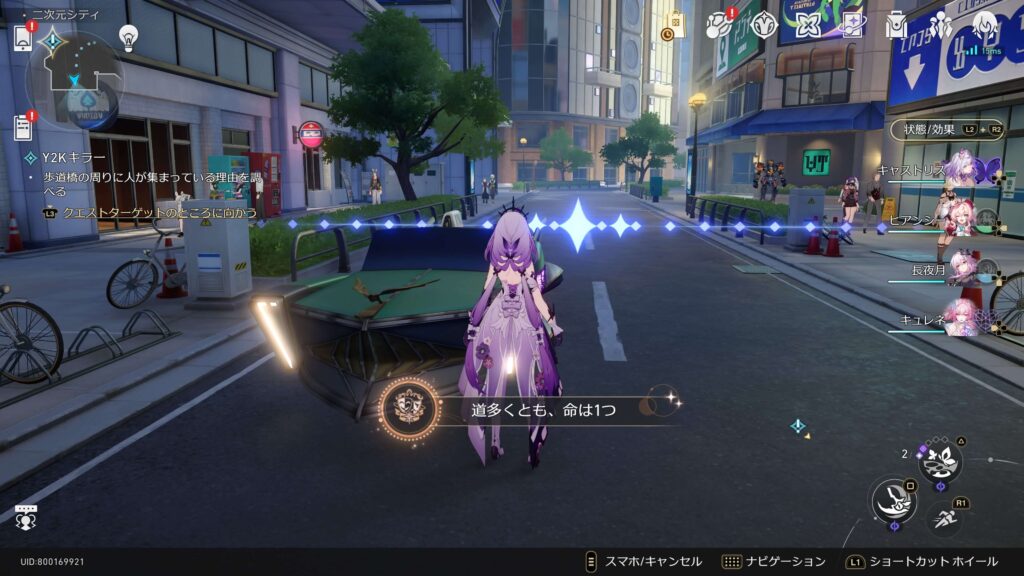Open the quest log clipboard icon

pos(23,128)
